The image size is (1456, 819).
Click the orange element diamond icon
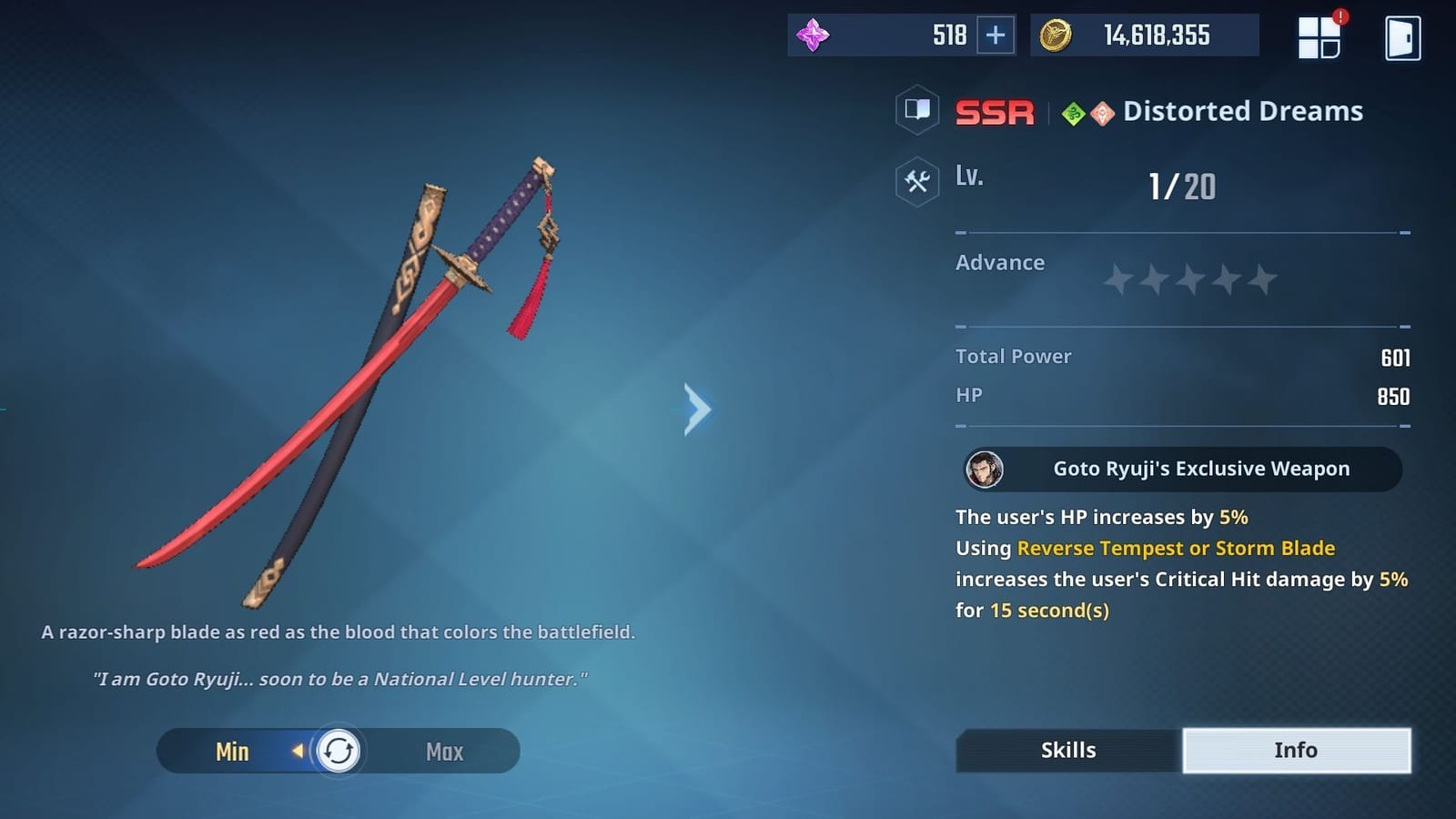[x=1101, y=111]
